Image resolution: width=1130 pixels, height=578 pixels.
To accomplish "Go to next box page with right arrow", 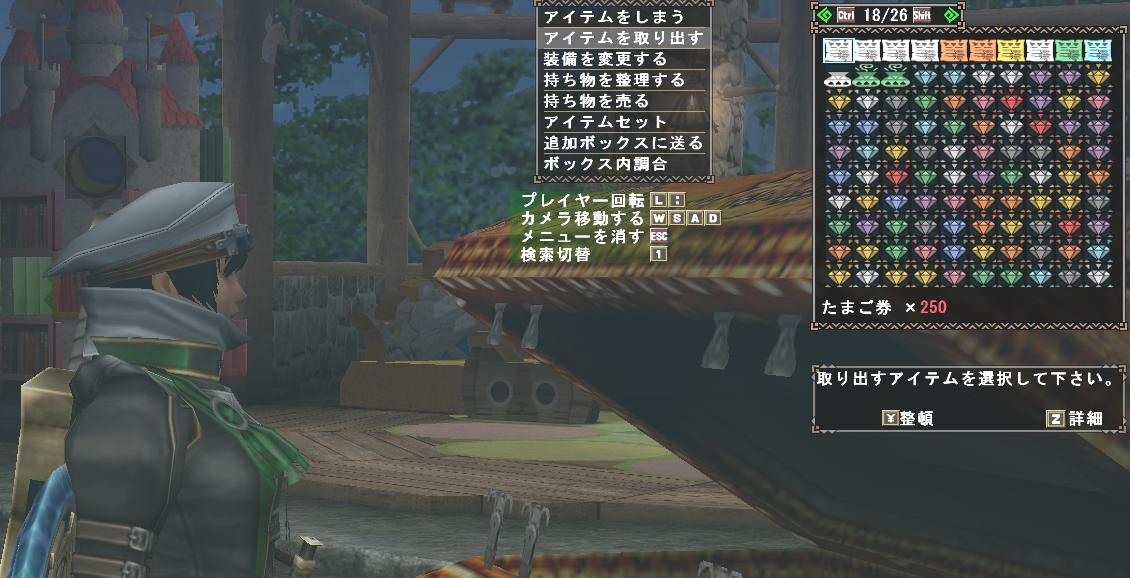I will pyautogui.click(x=950, y=15).
